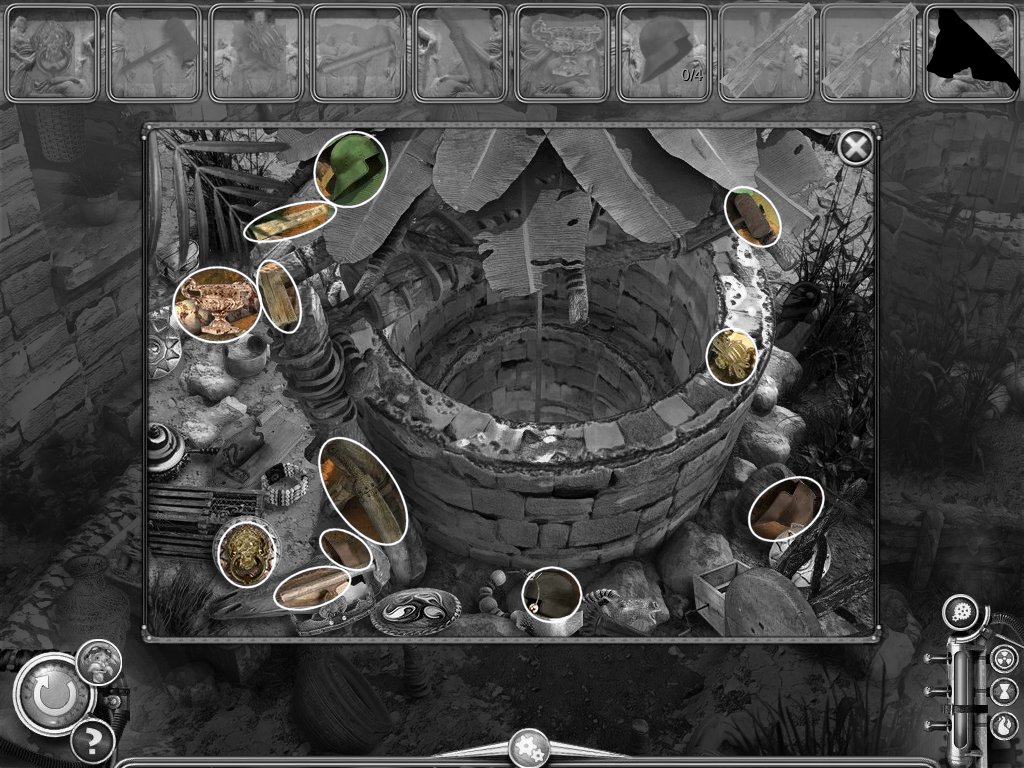Viewport: 1024px width, 768px height.
Task: Close the well close-up window
Action: coord(854,148)
